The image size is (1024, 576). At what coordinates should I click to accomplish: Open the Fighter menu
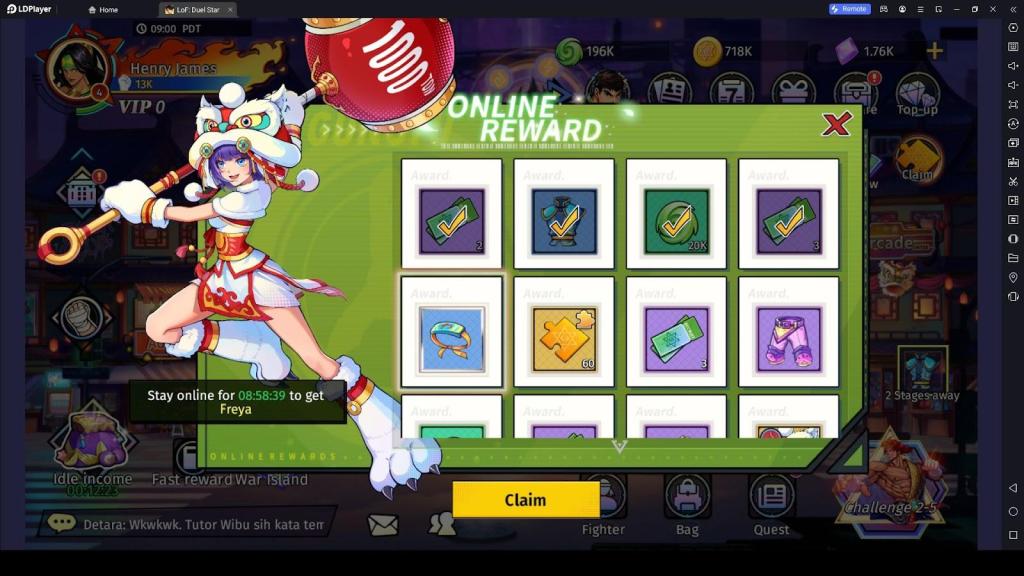coord(603,505)
